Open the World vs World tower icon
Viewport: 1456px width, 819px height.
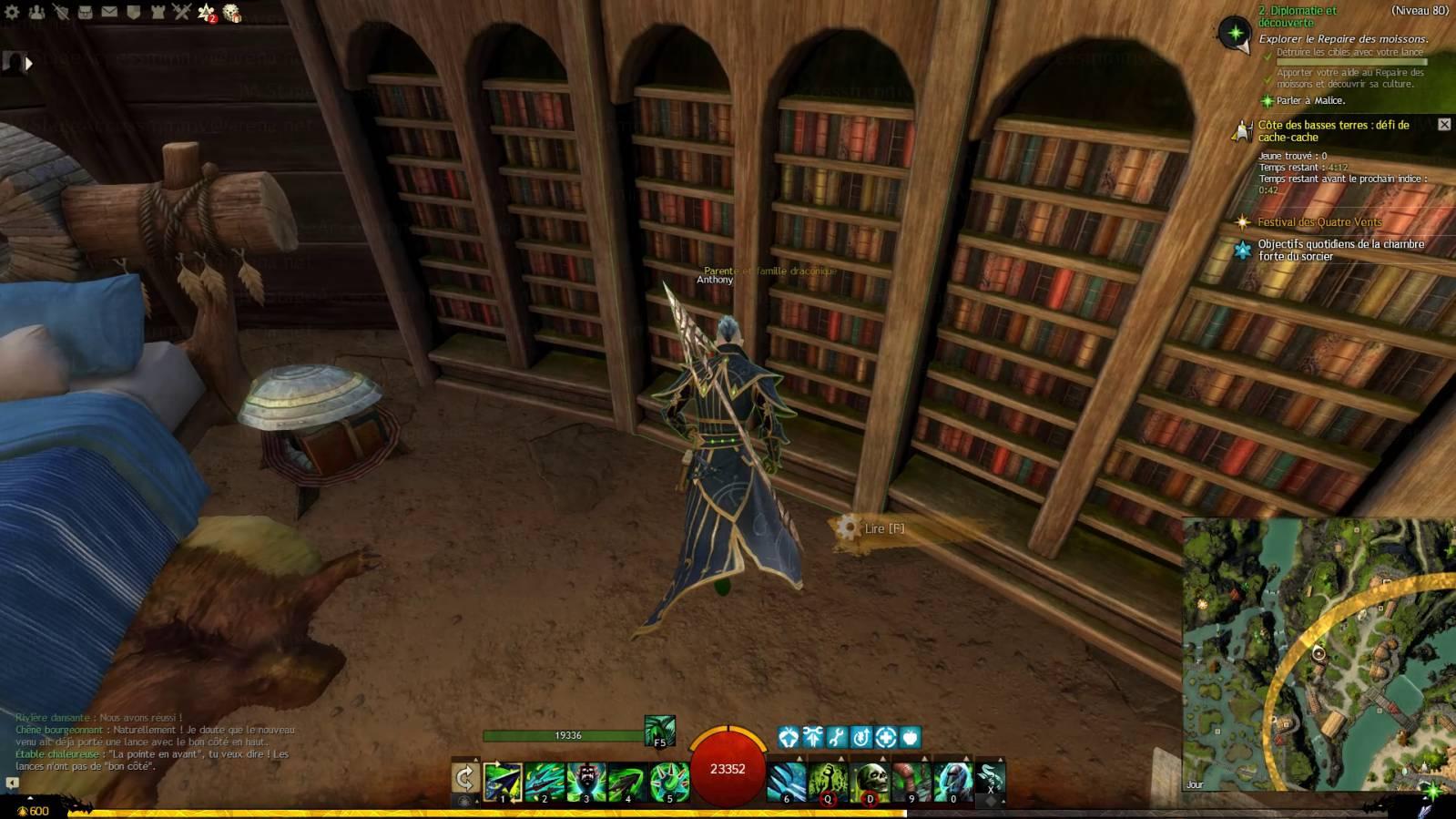pos(158,12)
